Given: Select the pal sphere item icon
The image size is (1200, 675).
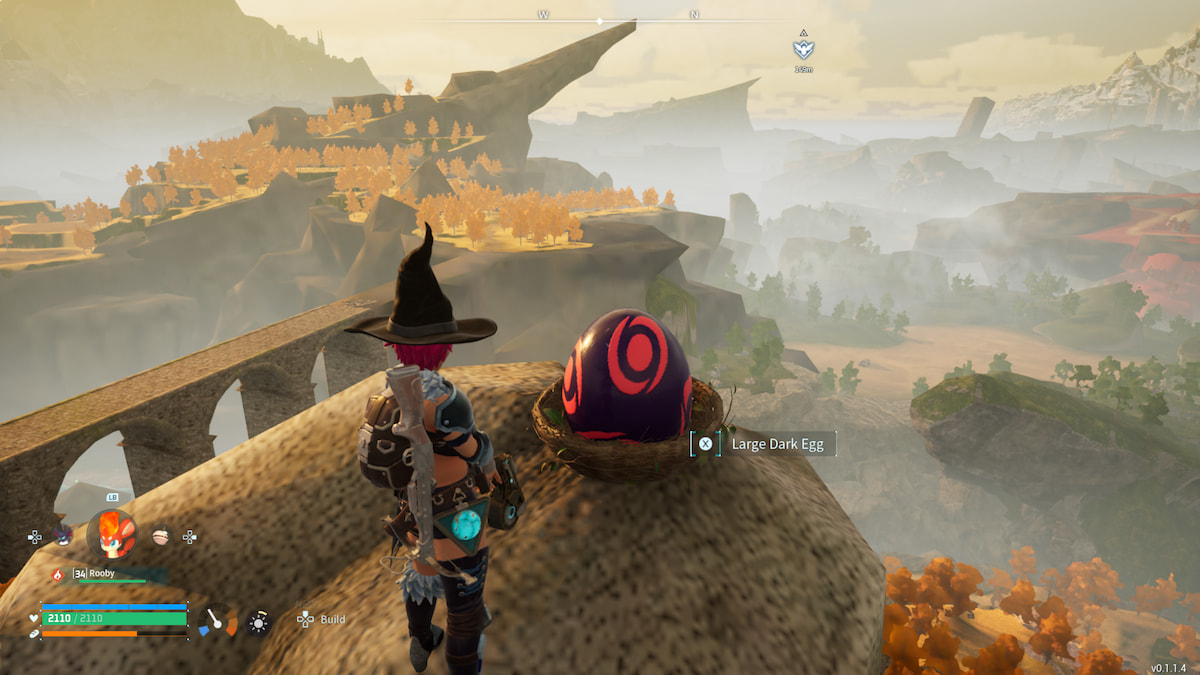Looking at the screenshot, I should pos(161,537).
